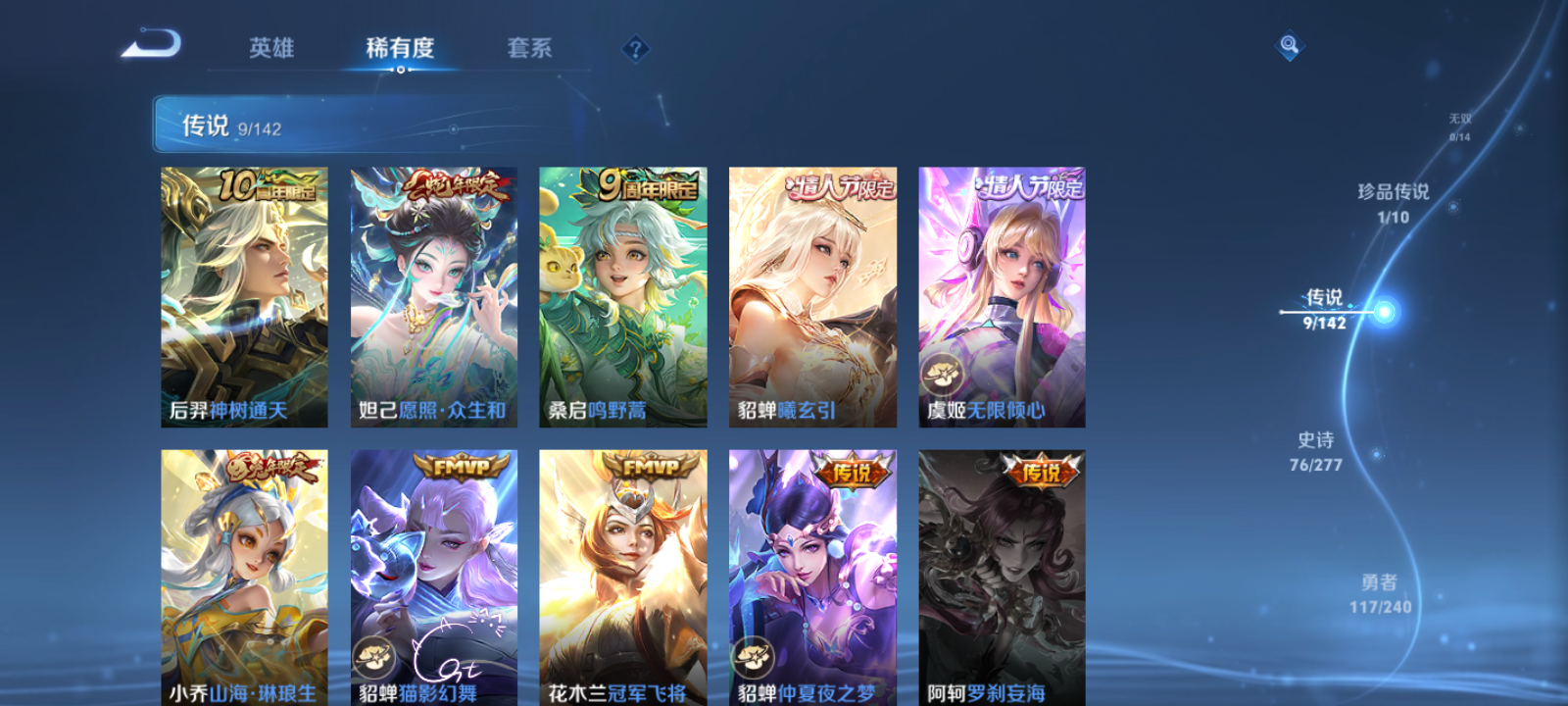Screen dimensions: 1568x706
Task: Open the 花木兰冠军飞将 FMVP skin card
Action: coord(624,579)
